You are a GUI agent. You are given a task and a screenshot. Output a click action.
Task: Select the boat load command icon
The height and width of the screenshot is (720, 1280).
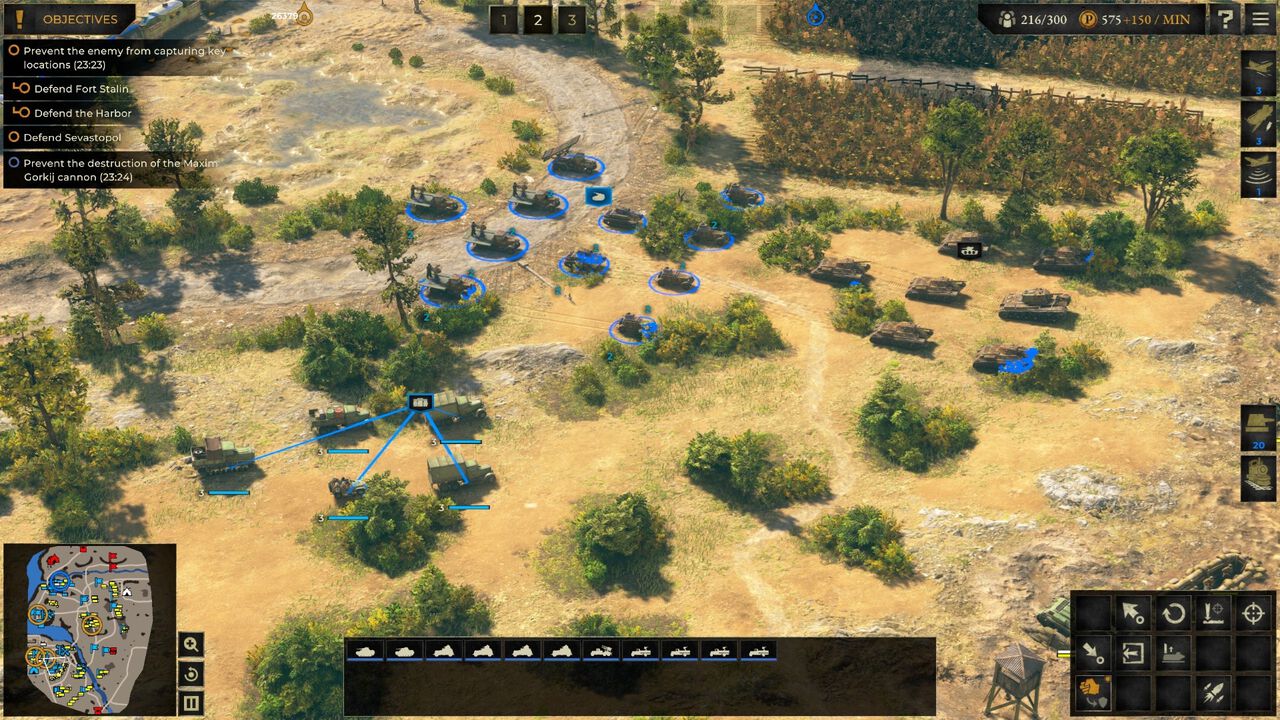1172,654
